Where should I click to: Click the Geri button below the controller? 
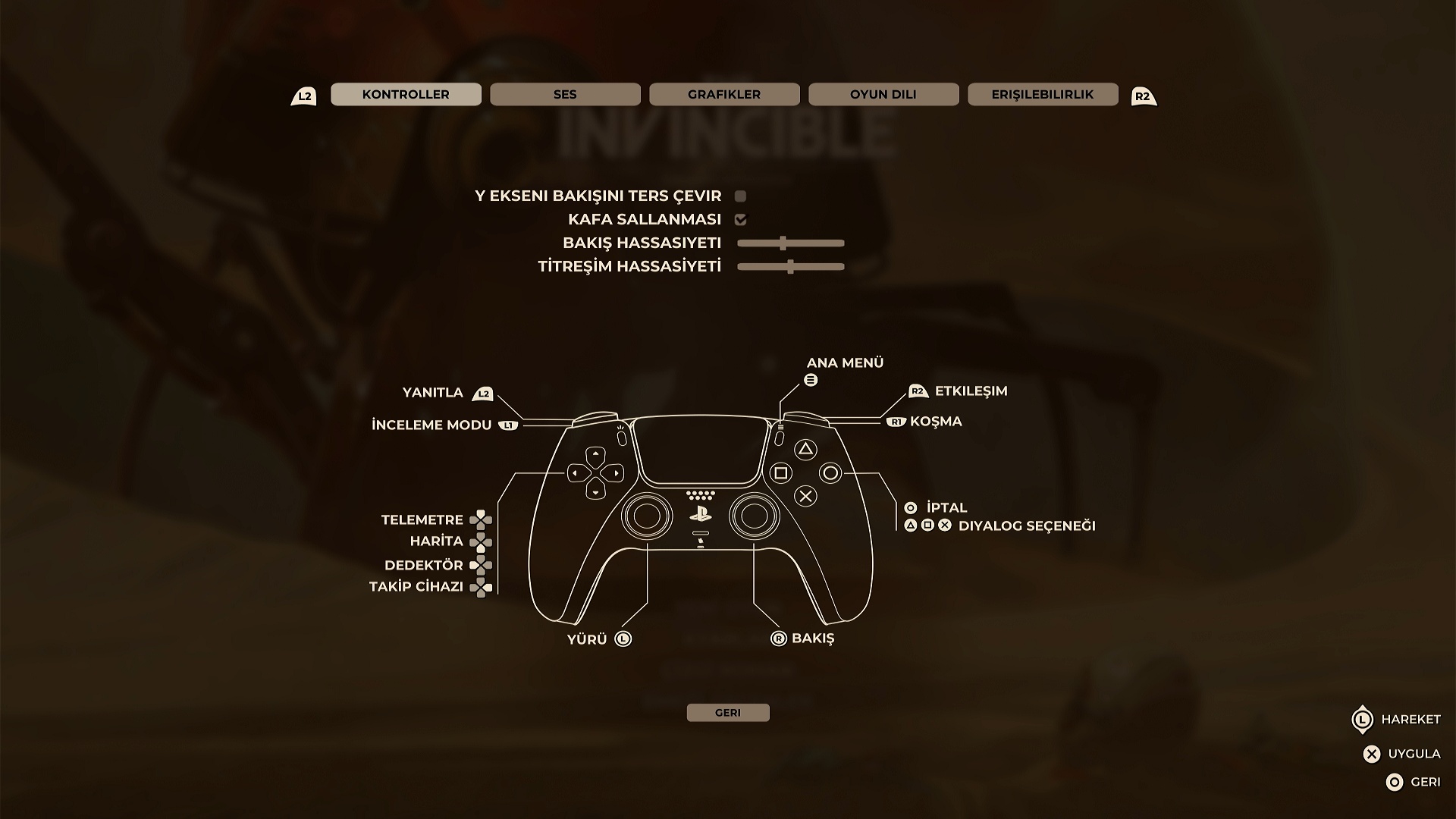pos(728,713)
